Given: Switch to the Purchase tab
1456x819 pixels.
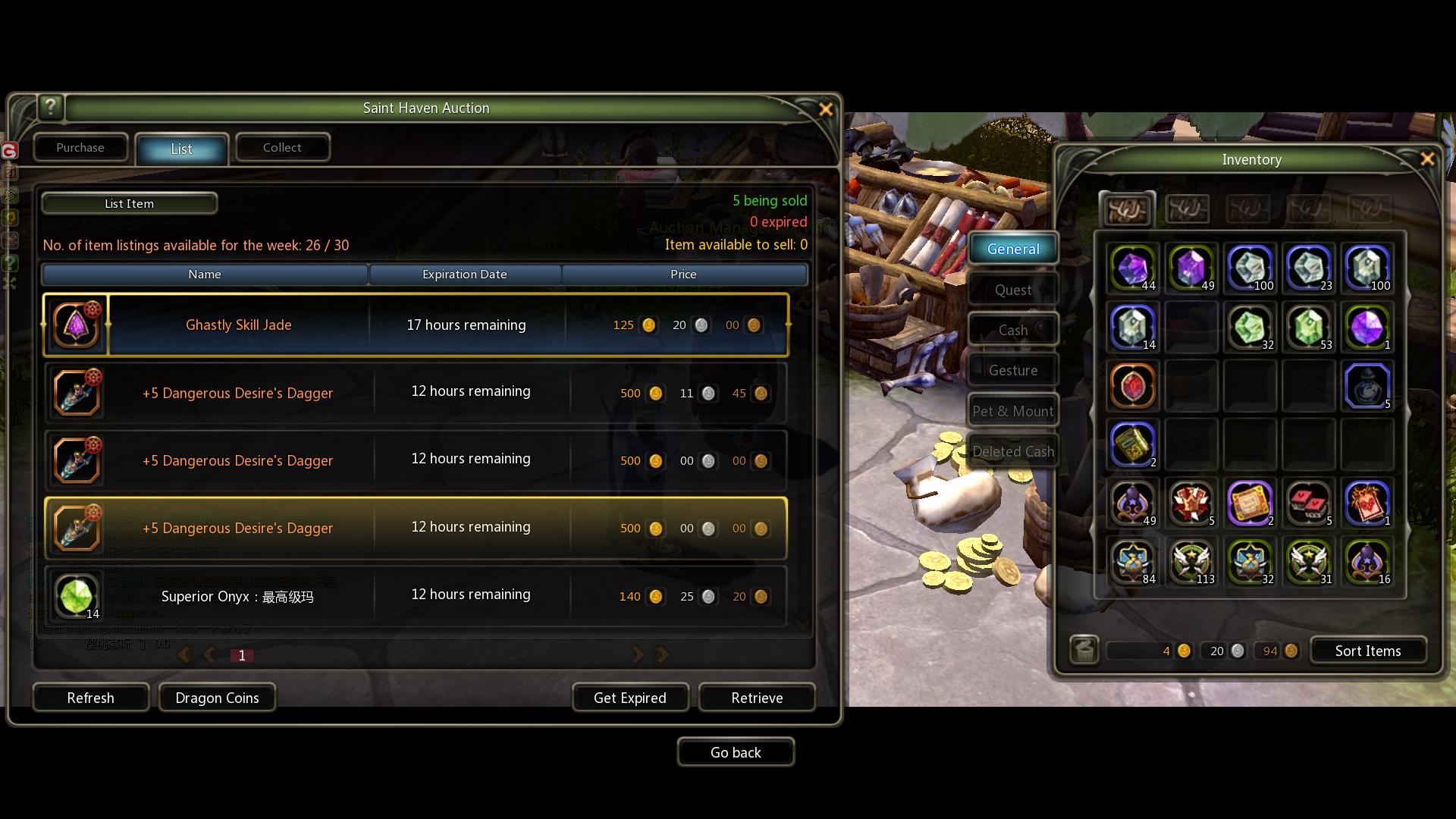Looking at the screenshot, I should tap(80, 148).
